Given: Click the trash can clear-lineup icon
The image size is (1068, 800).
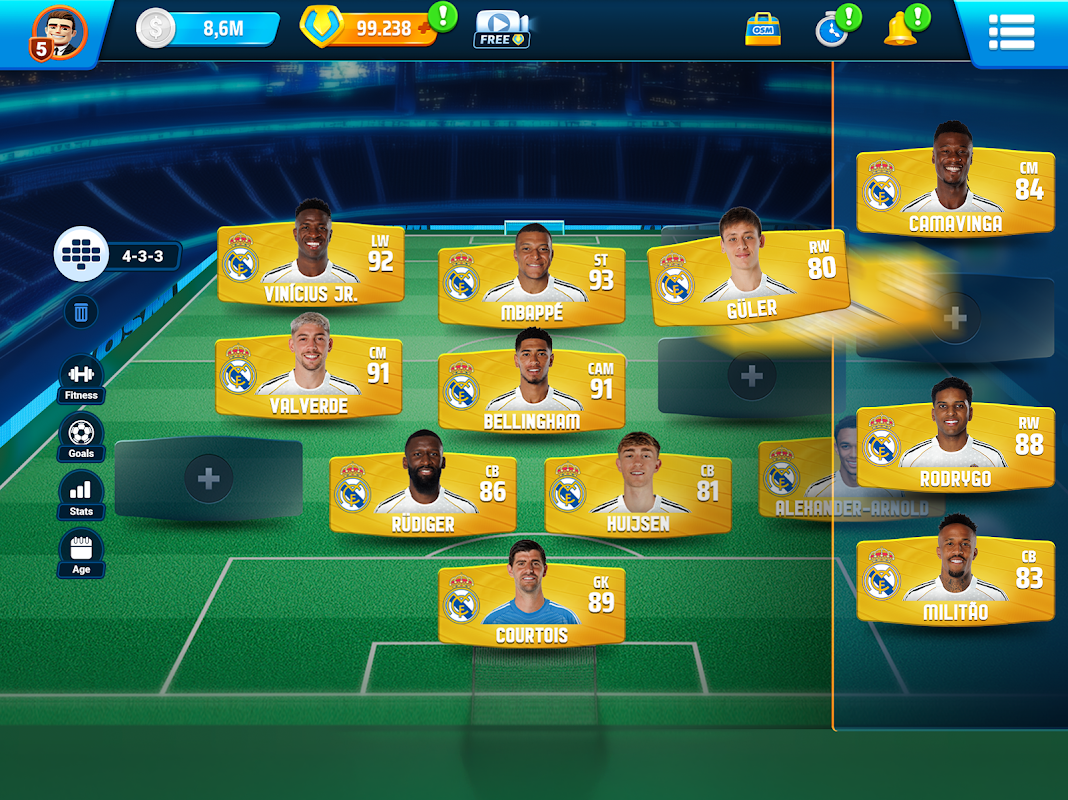Looking at the screenshot, I should tap(81, 313).
